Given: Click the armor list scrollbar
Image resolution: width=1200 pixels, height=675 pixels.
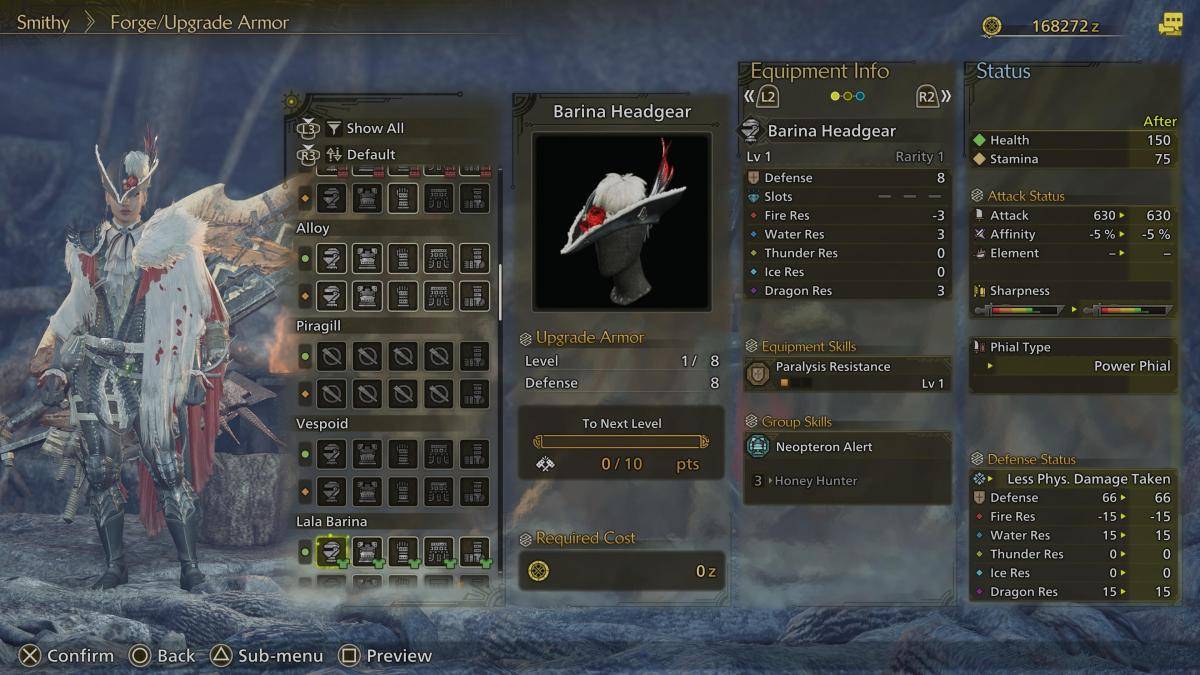Looking at the screenshot, I should [x=500, y=292].
